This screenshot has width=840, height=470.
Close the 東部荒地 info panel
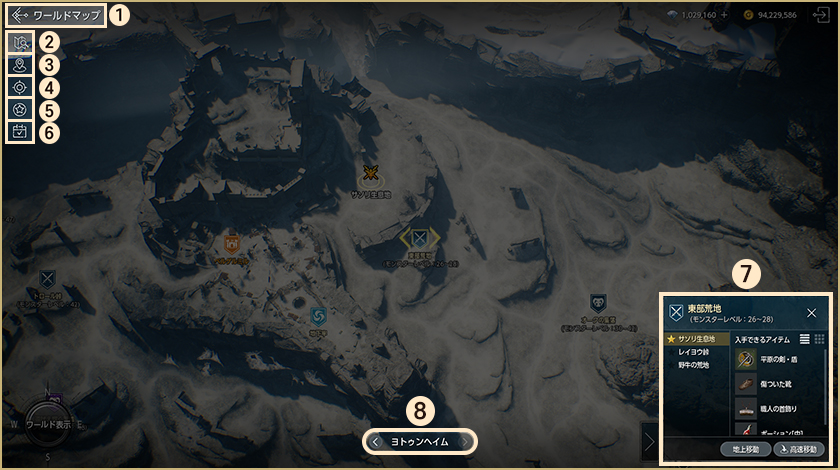[811, 313]
